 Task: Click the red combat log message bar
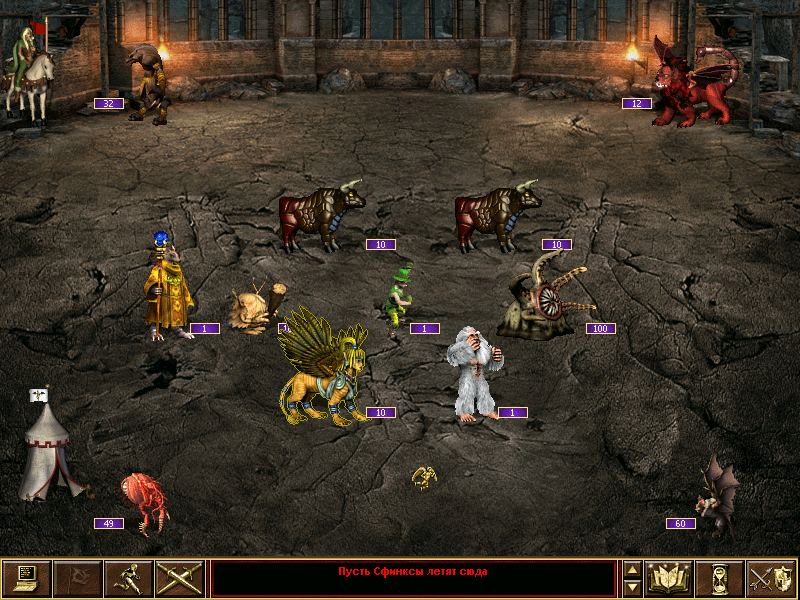(413, 579)
